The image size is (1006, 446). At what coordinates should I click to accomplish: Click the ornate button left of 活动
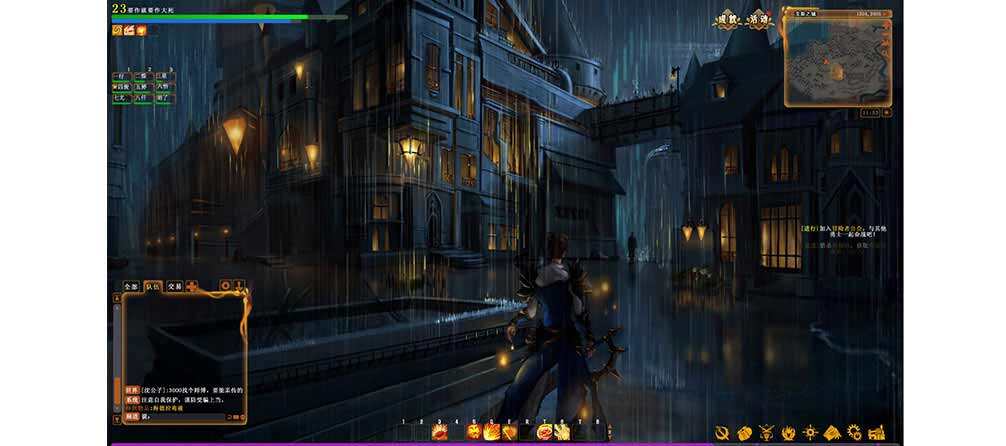pyautogui.click(x=728, y=20)
